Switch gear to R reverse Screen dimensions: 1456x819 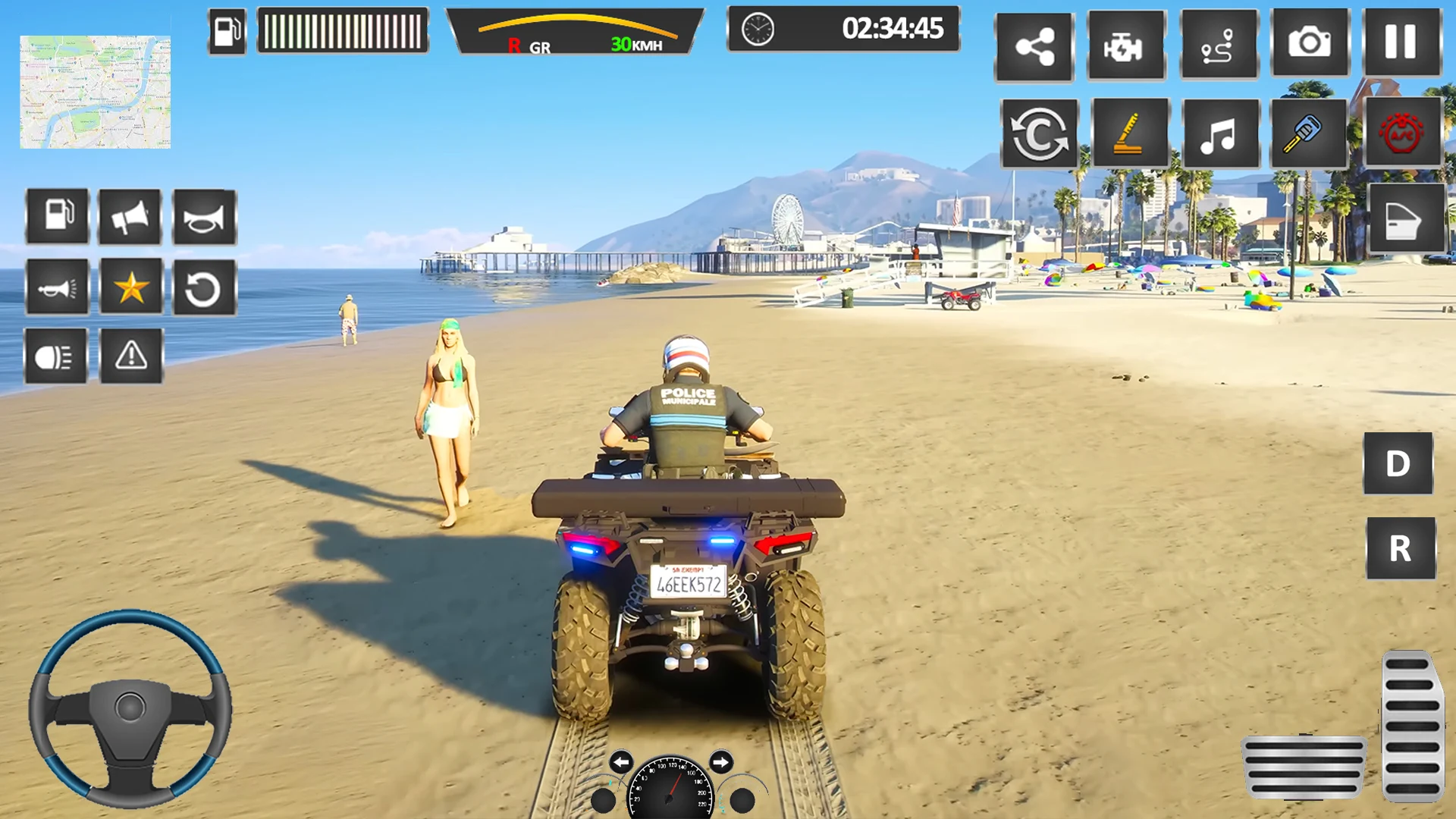pyautogui.click(x=1400, y=548)
